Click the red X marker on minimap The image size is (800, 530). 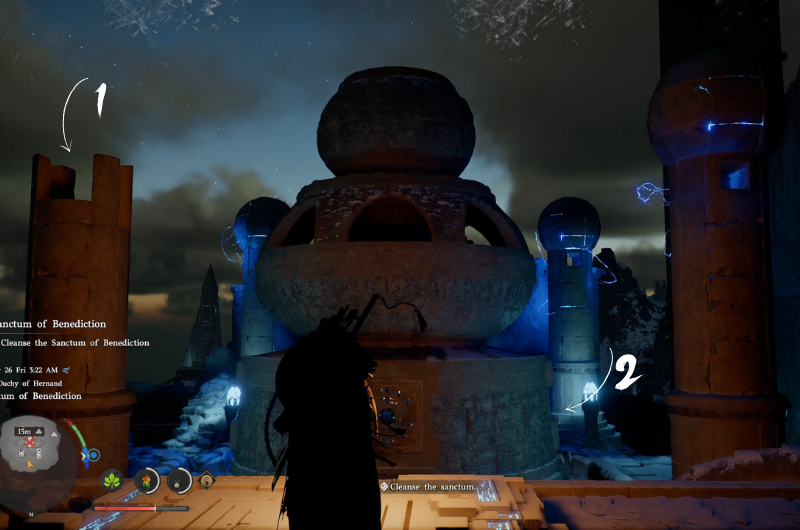(31, 442)
